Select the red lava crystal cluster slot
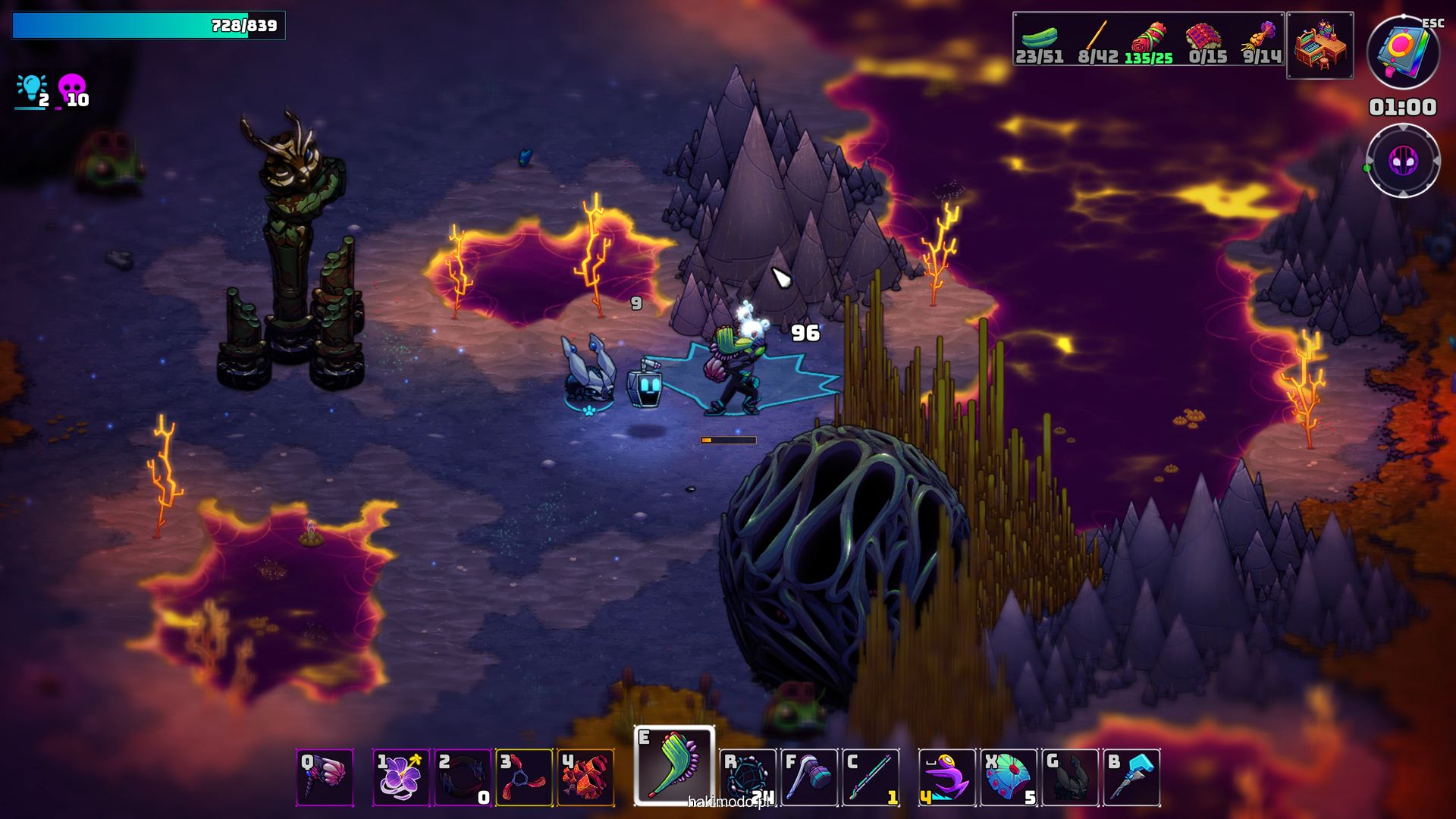1456x819 pixels. (586, 777)
